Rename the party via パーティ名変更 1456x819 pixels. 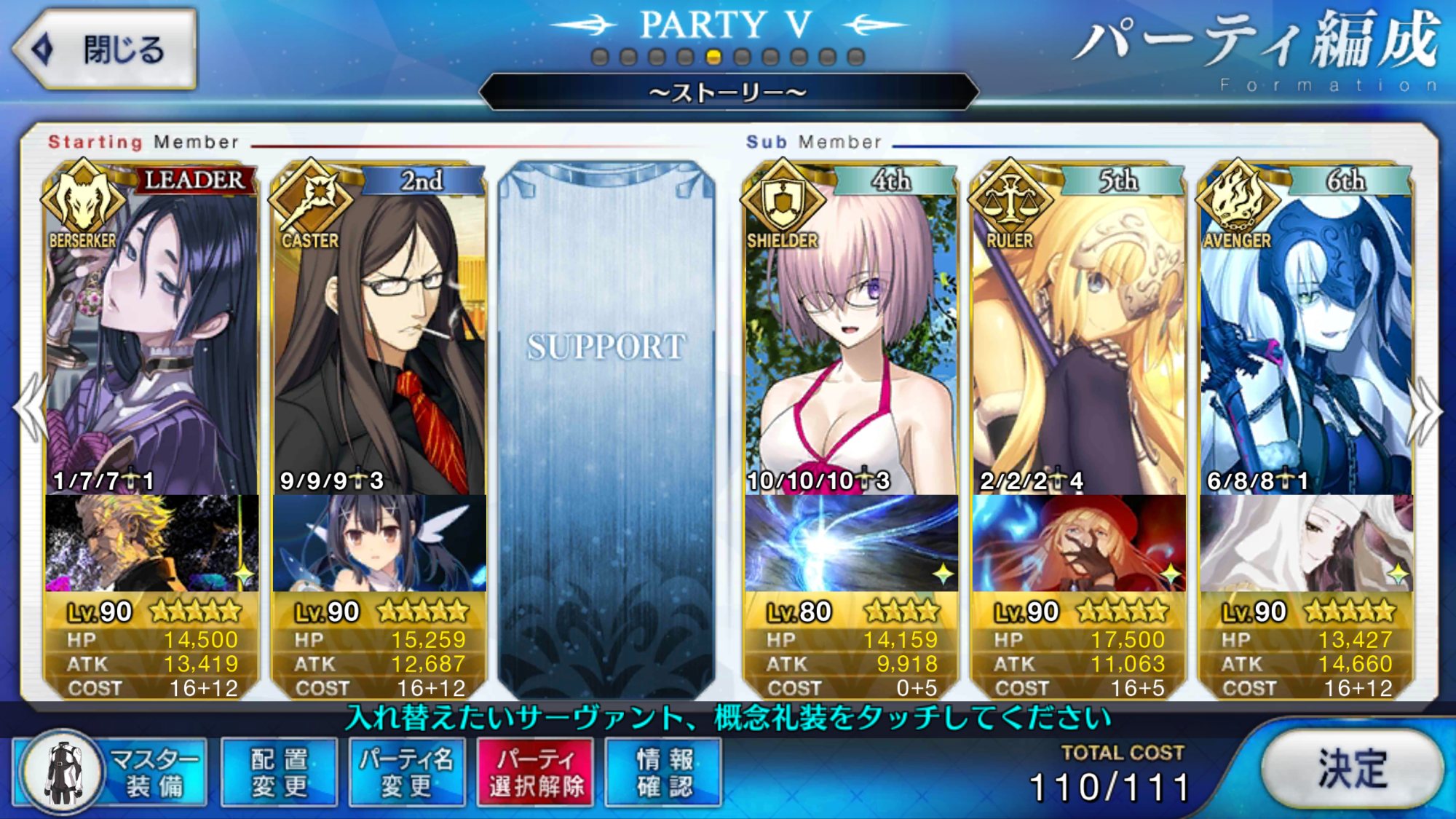tap(407, 772)
